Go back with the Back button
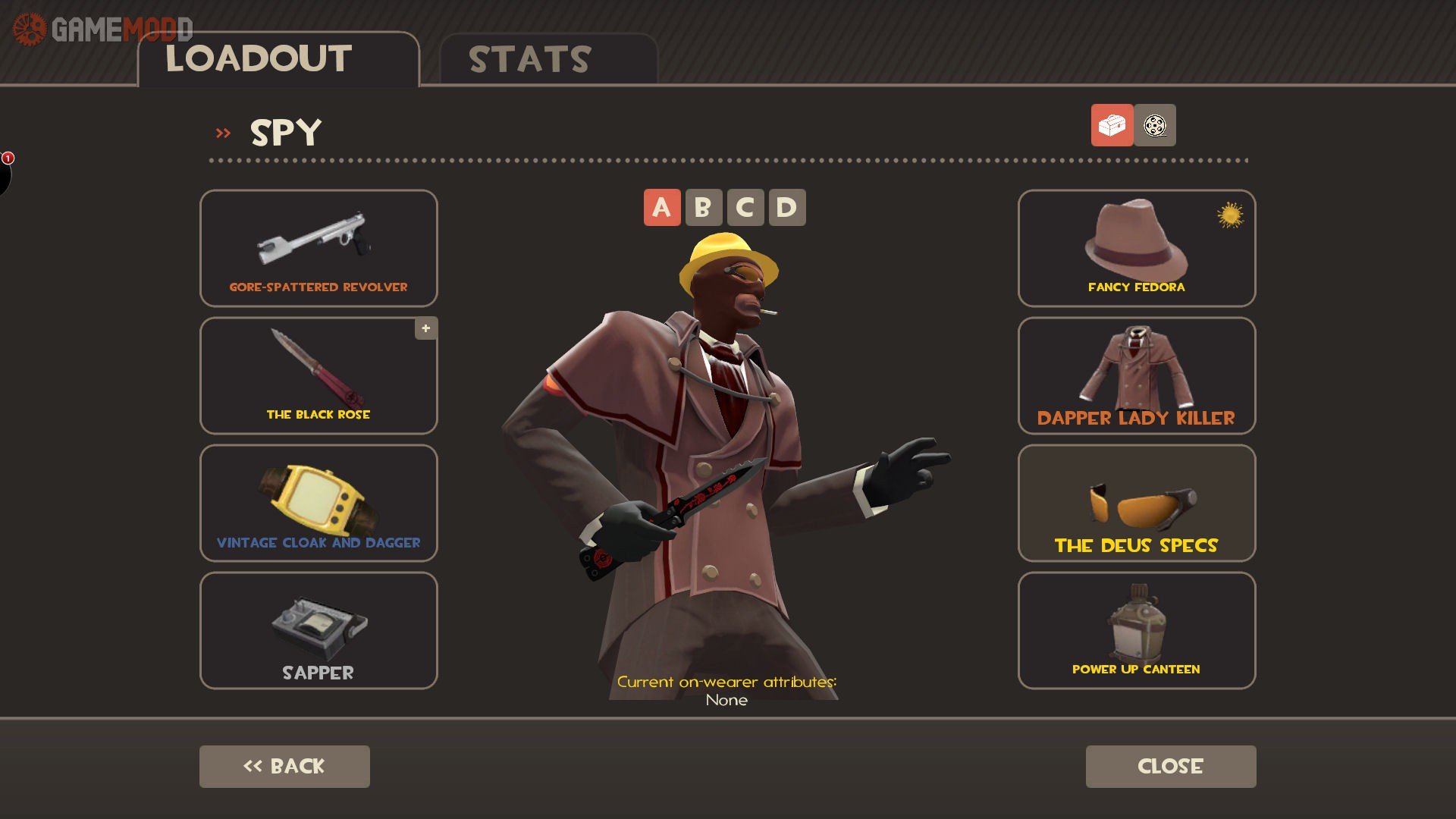The height and width of the screenshot is (819, 1456). pyautogui.click(x=284, y=766)
